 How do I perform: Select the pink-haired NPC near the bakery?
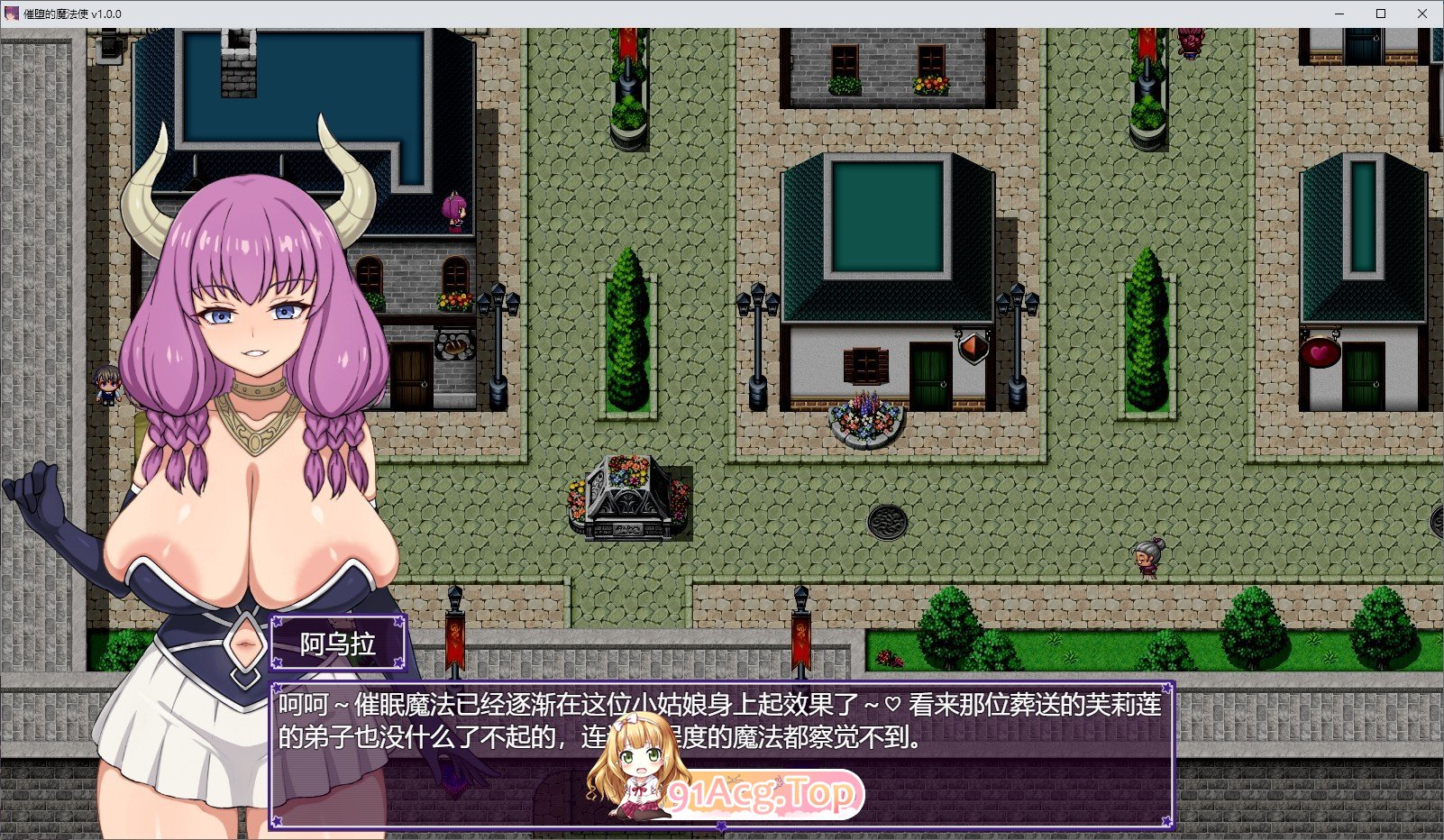[453, 213]
